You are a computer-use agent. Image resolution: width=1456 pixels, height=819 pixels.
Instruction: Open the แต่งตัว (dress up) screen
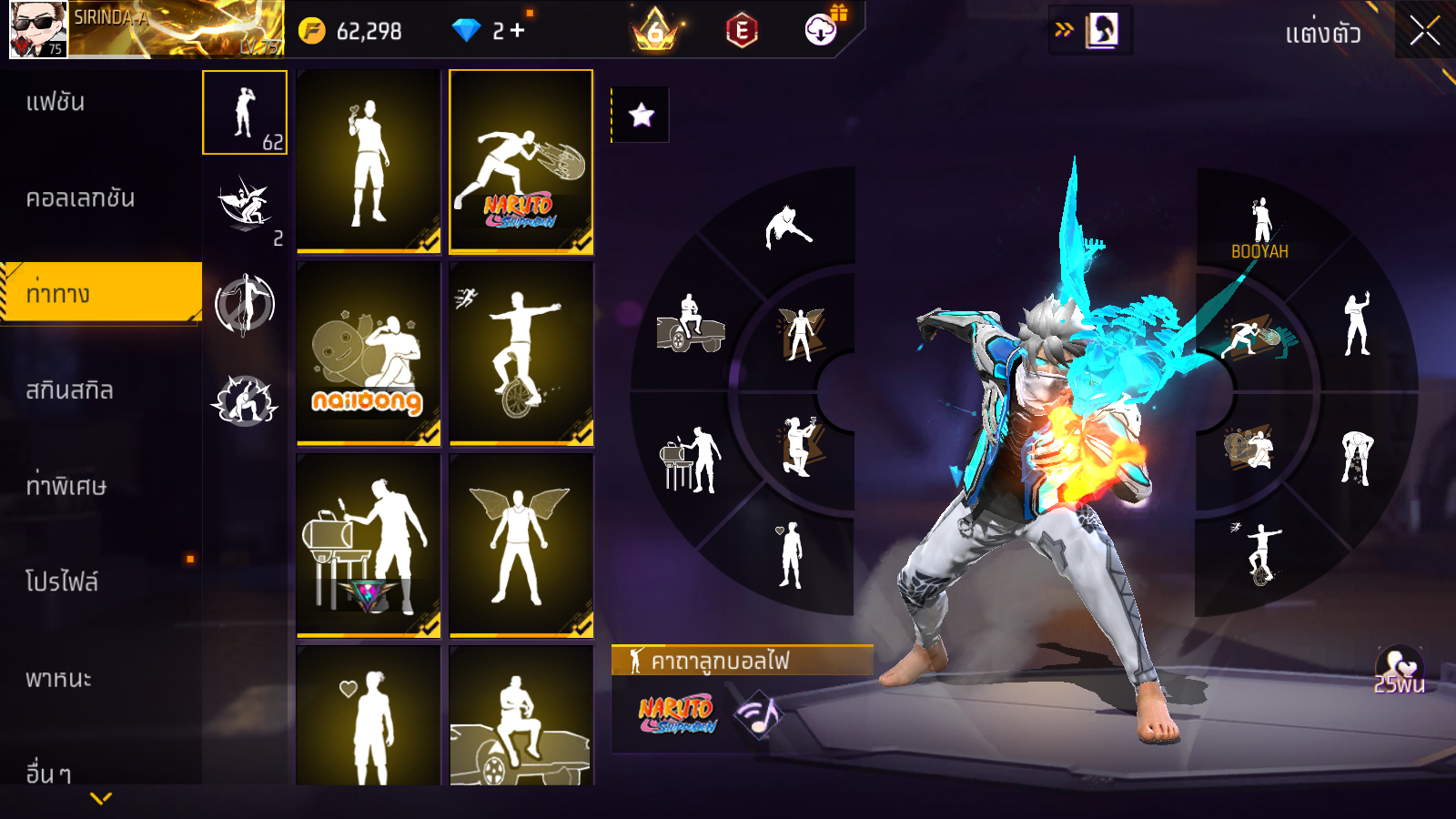1322,34
